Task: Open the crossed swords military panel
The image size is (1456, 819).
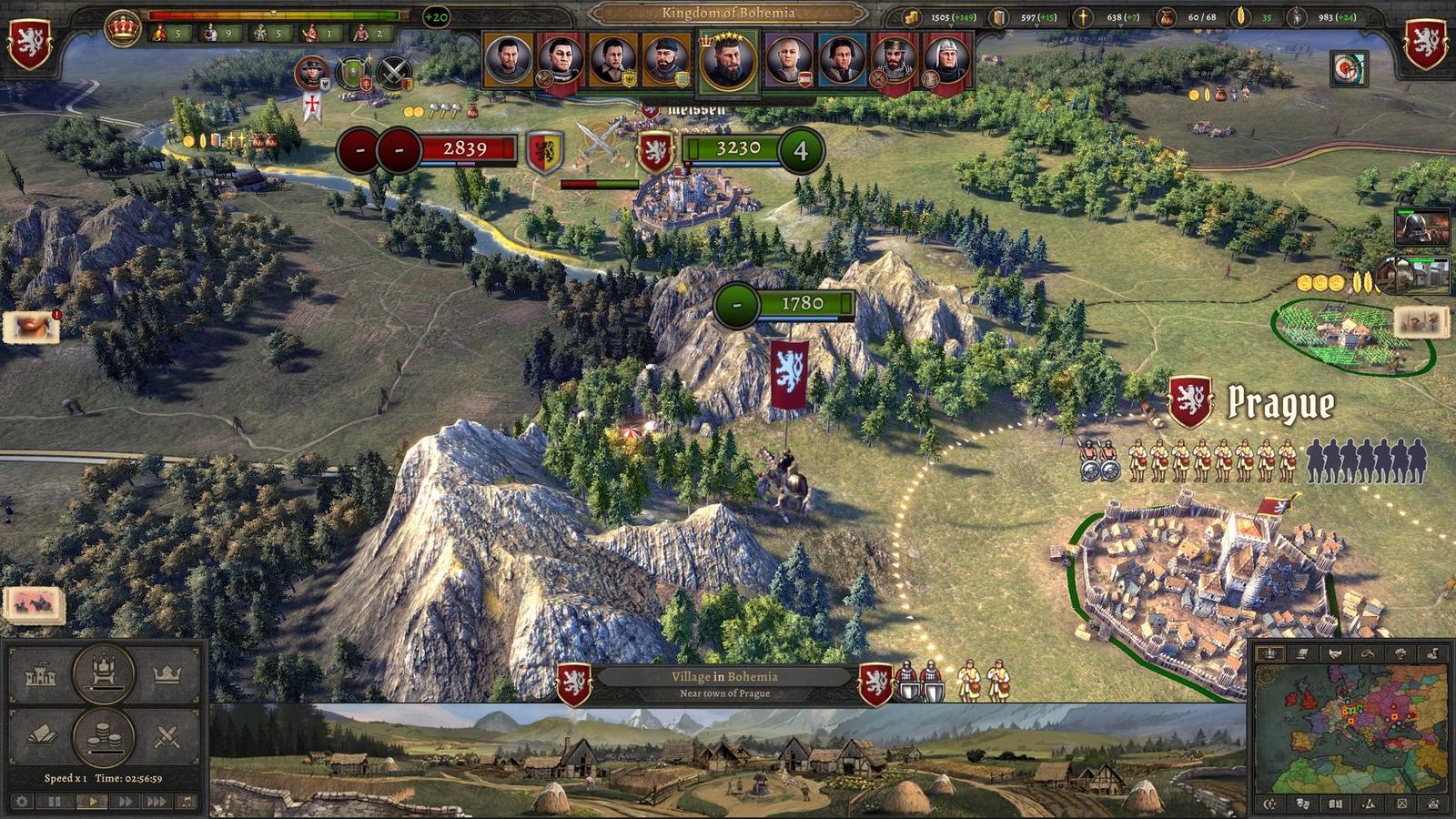Action: tap(167, 735)
